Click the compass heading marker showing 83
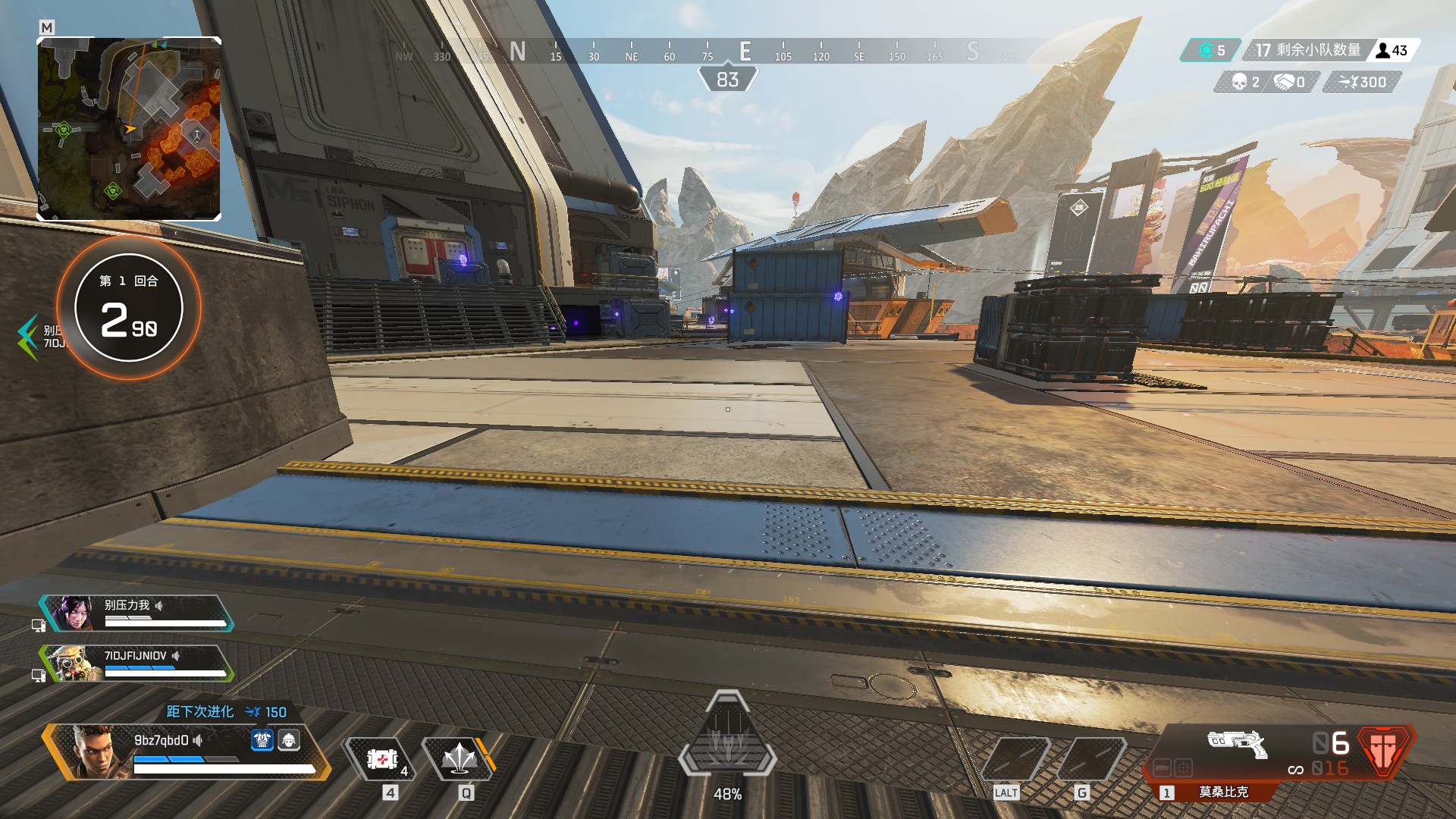Screen dimensions: 1456x819 729,78
